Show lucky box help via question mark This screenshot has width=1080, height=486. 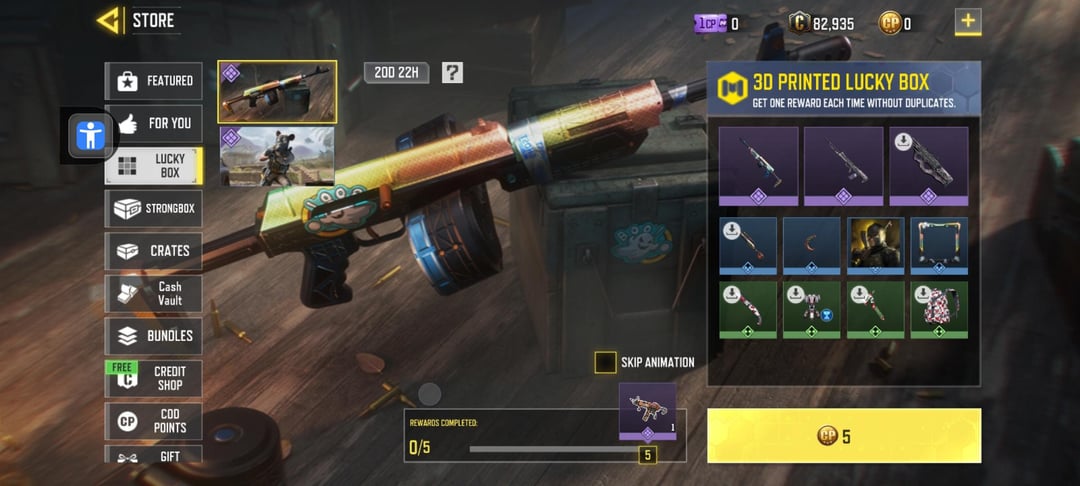click(x=452, y=72)
